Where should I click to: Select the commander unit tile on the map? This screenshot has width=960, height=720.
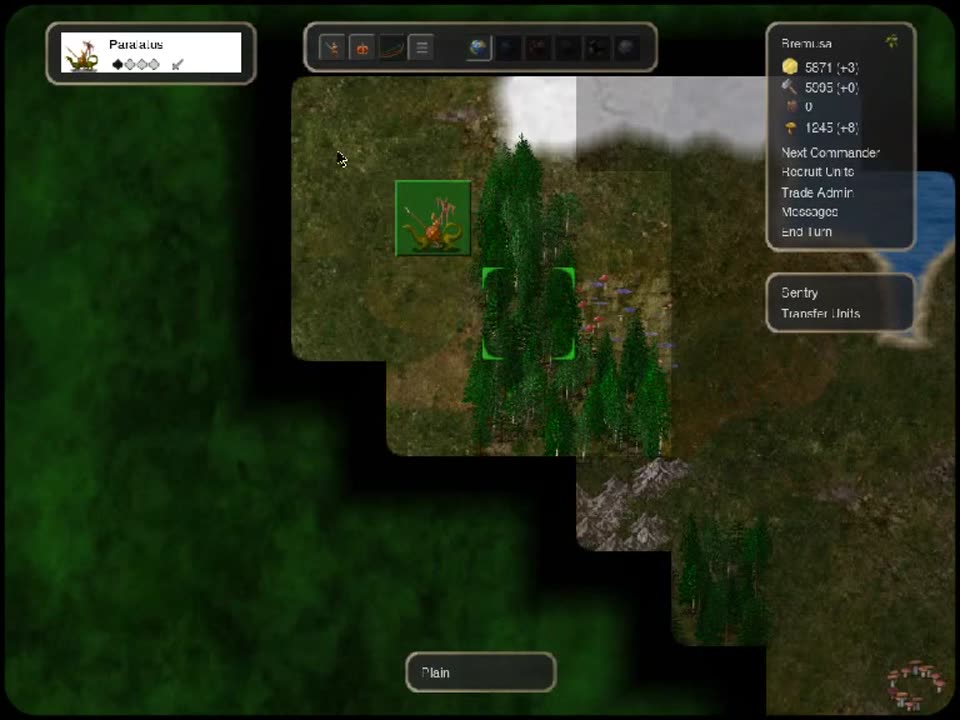[433, 218]
